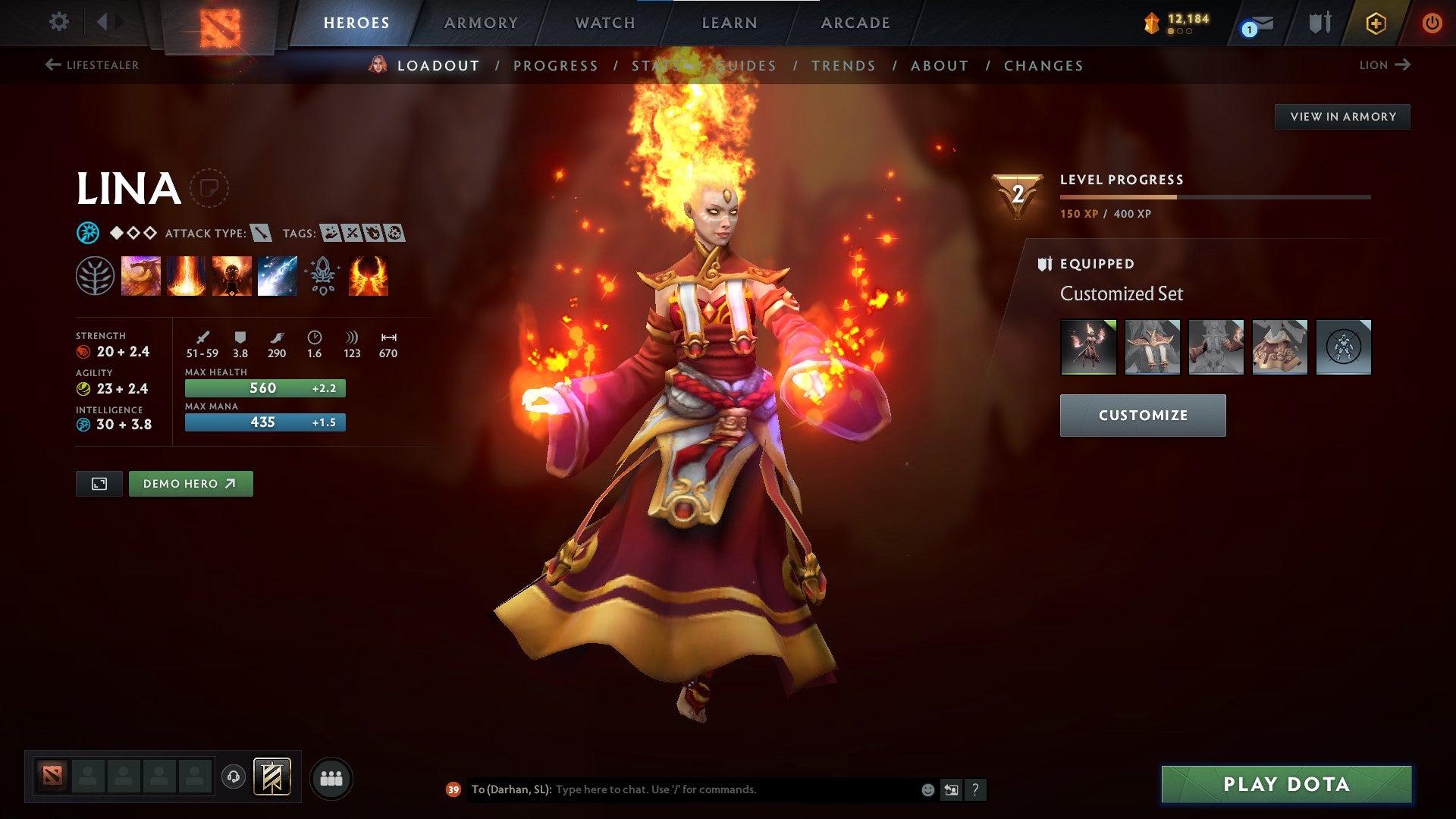Viewport: 1456px width, 819px height.
Task: Expand the chat window
Action: (951, 789)
